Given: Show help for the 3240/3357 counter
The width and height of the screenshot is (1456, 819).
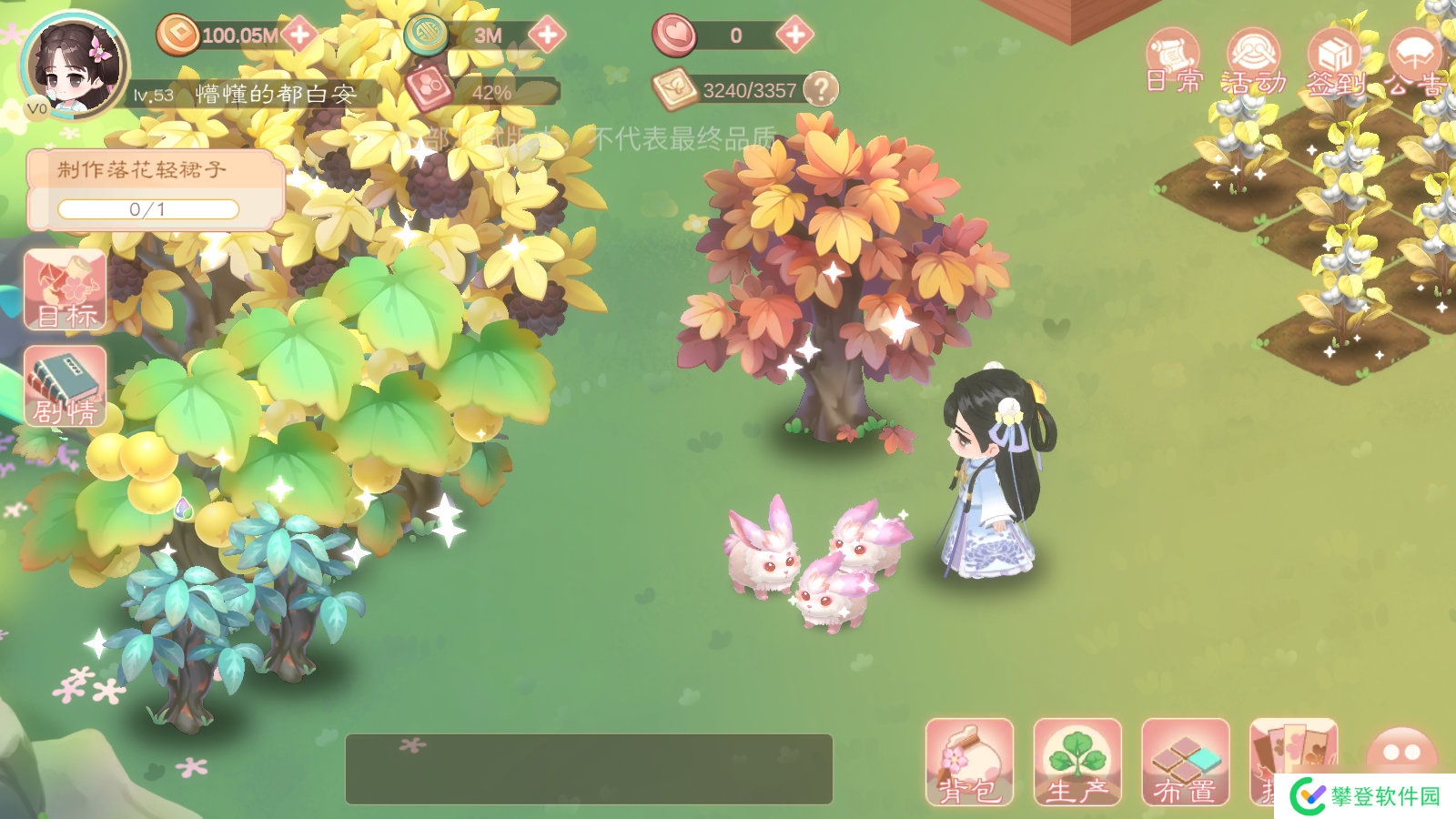Looking at the screenshot, I should click(821, 89).
